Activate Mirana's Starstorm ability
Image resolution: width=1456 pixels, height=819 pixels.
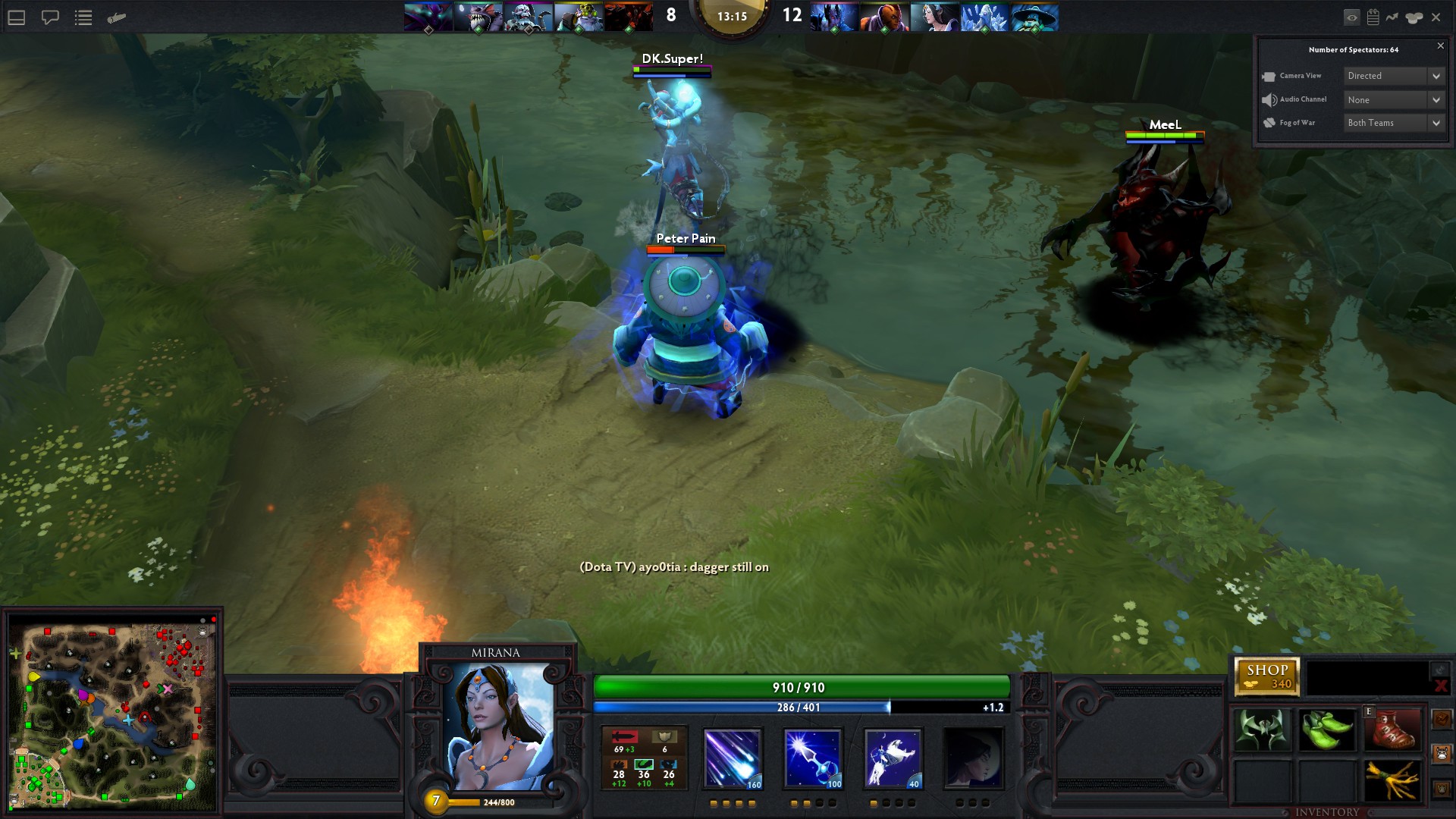(732, 758)
